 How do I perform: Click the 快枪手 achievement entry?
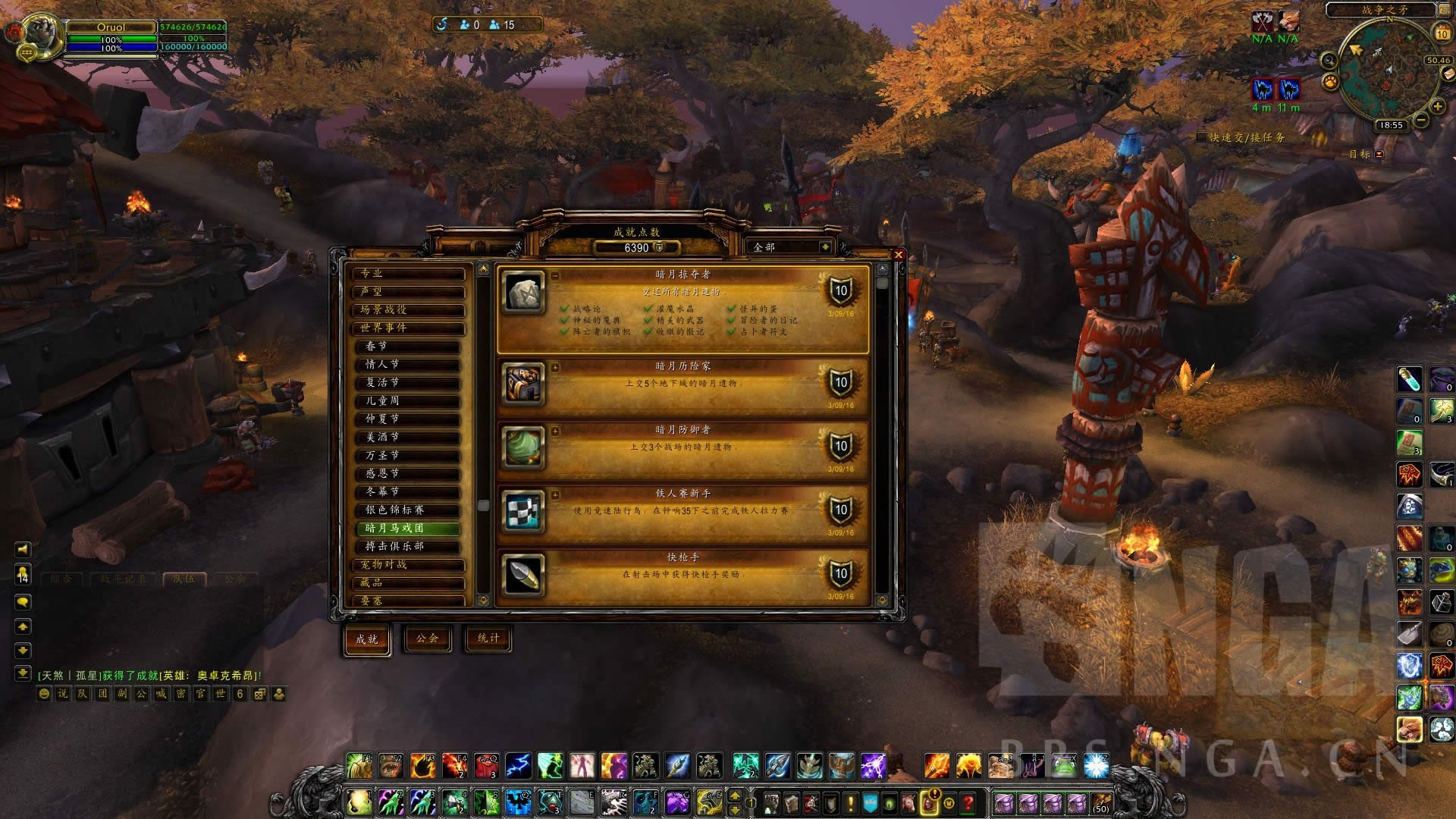(x=682, y=574)
